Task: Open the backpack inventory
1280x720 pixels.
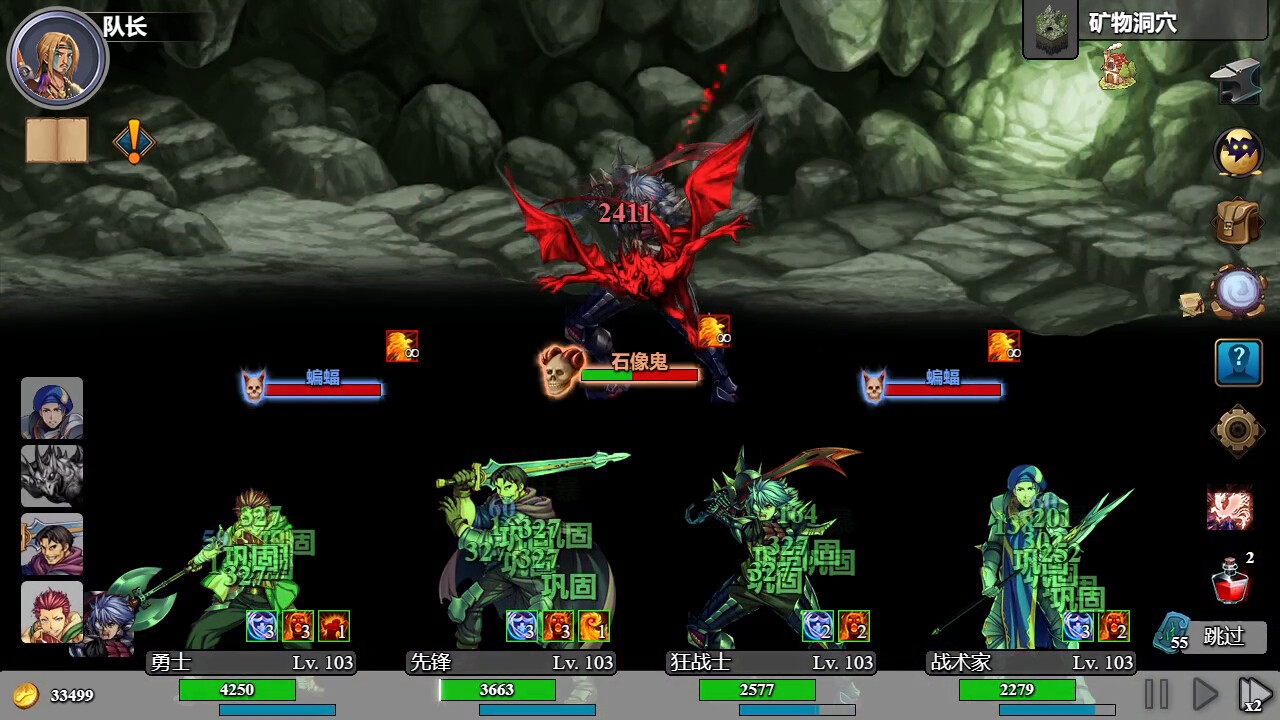Action: (x=1237, y=220)
